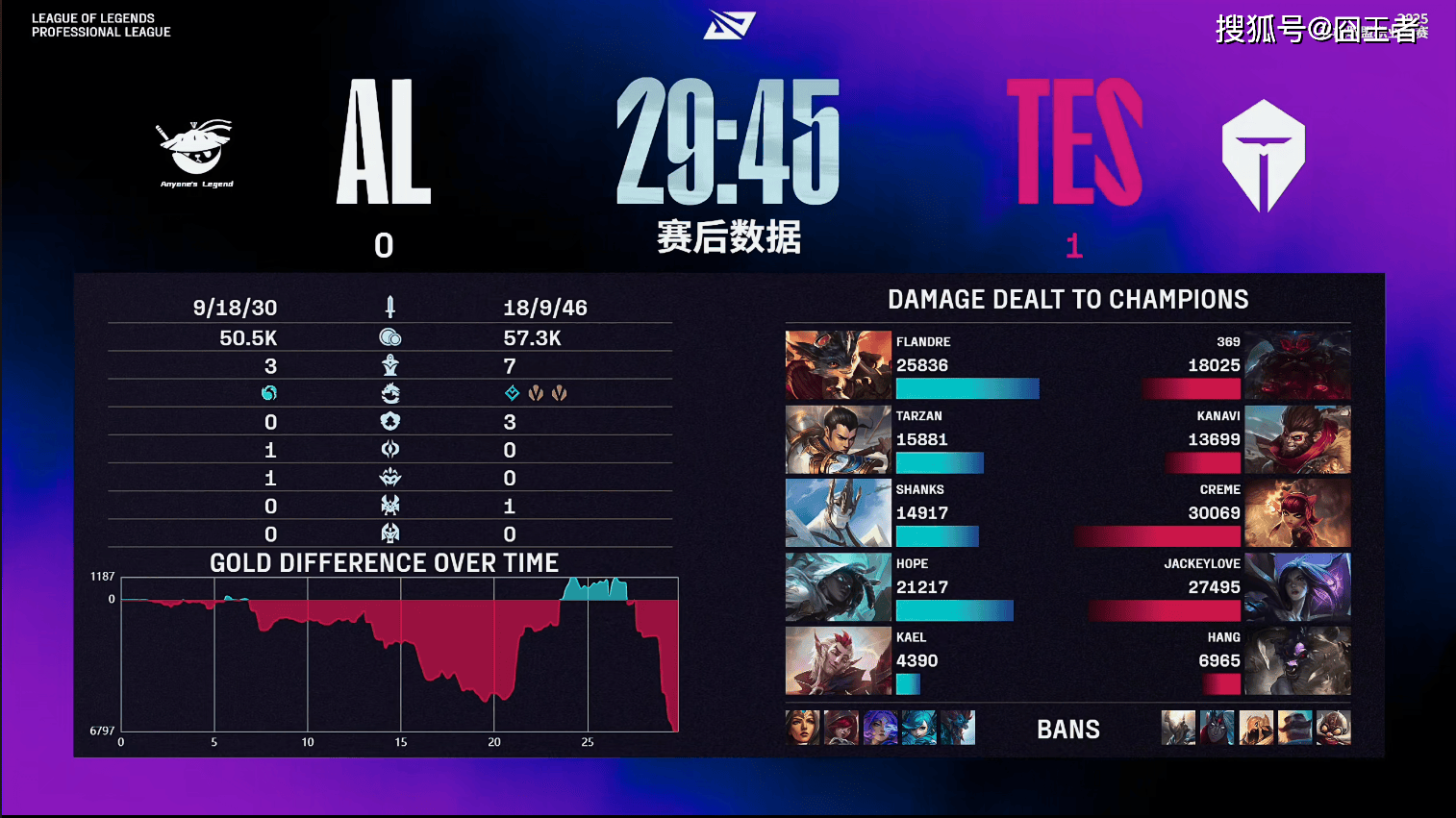The width and height of the screenshot is (1456, 818).
Task: Select Kanavi's champion portrait
Action: point(1297,439)
